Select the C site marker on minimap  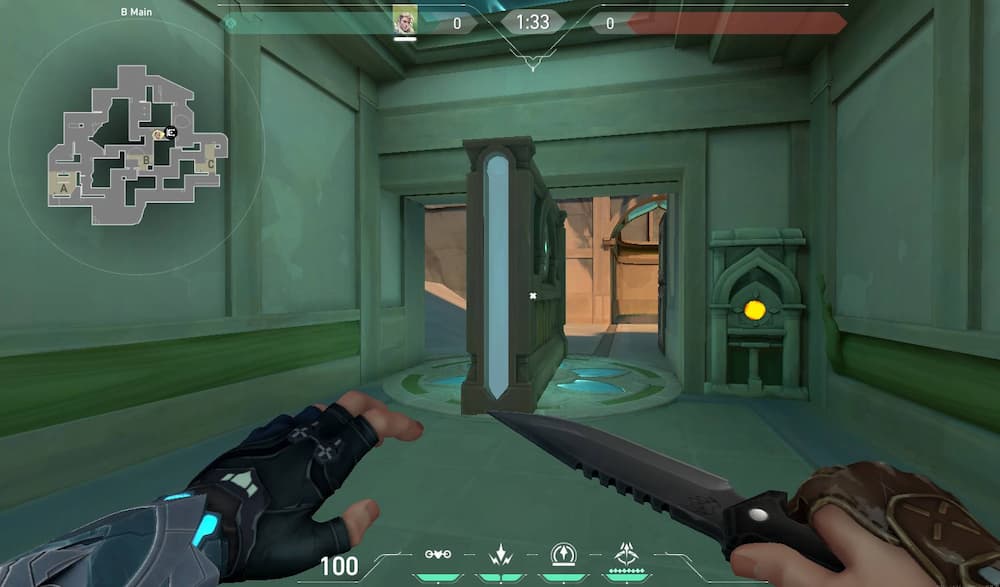point(210,165)
